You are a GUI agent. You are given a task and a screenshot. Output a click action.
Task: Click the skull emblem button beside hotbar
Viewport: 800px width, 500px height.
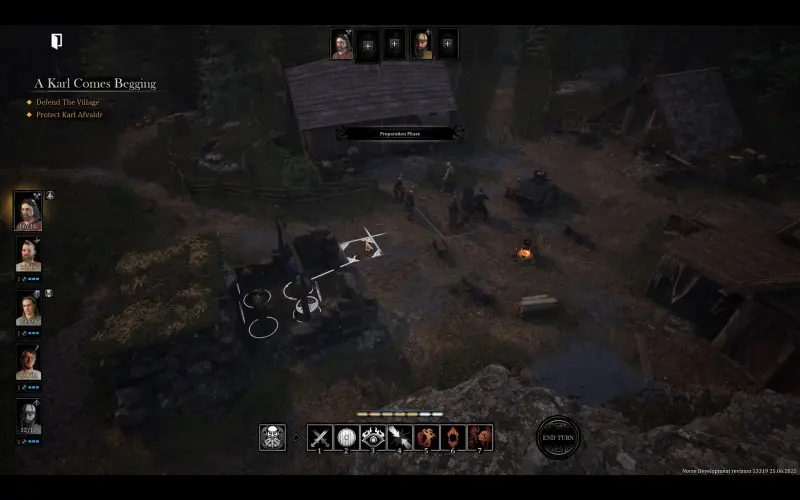click(x=272, y=437)
